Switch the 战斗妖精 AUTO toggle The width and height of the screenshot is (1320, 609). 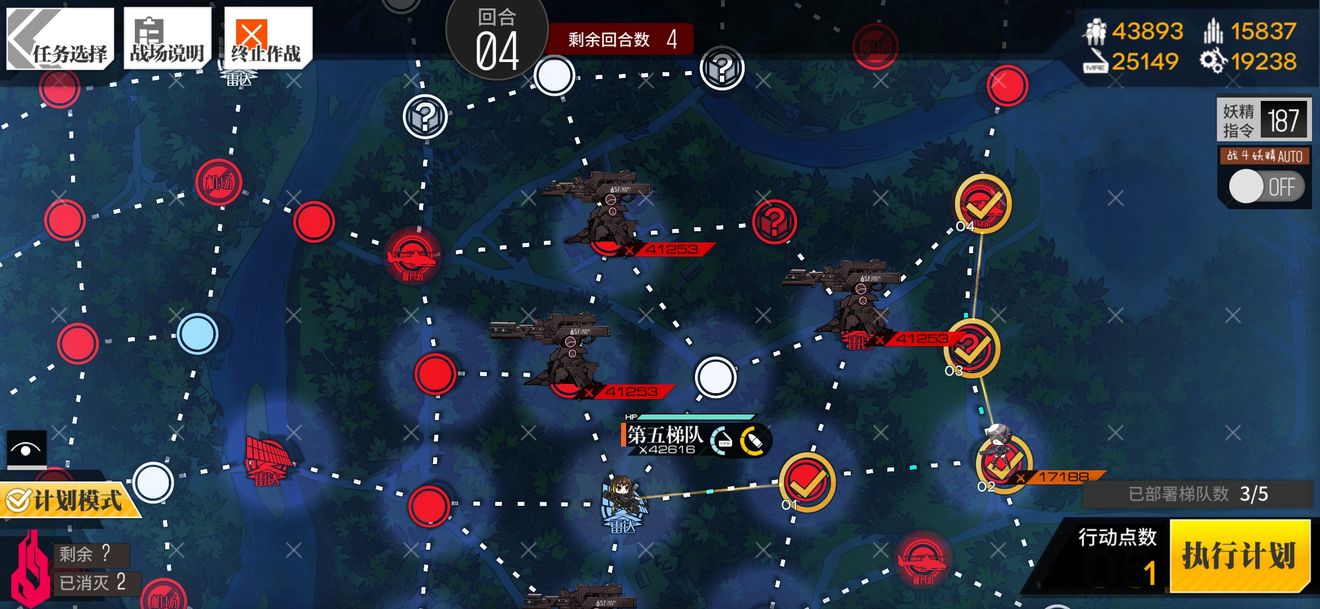pos(1266,186)
